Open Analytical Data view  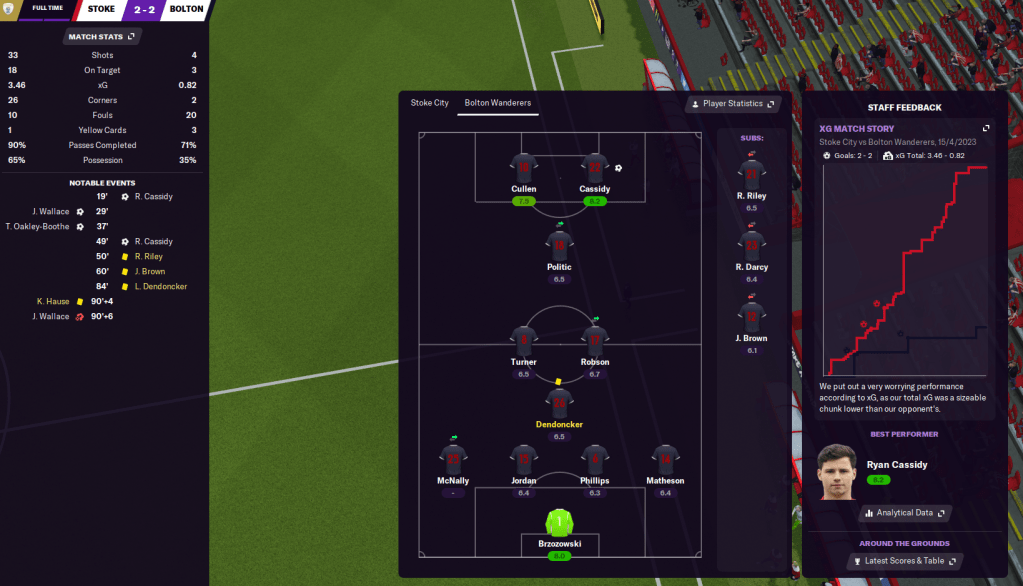click(x=904, y=513)
